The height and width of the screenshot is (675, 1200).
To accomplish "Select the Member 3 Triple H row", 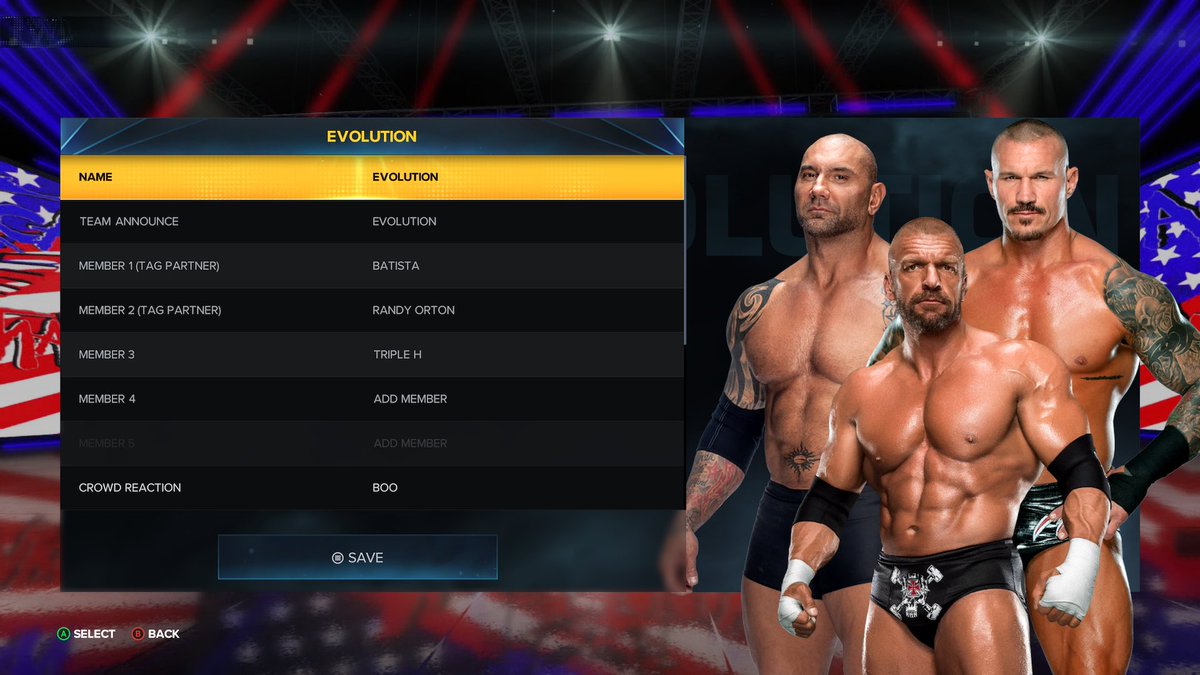I will coord(371,354).
